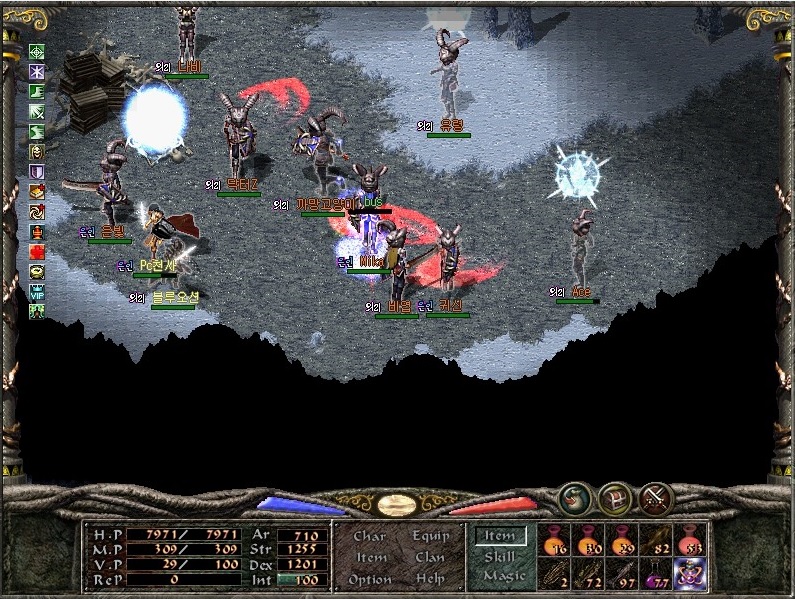Open the Option menu
Image resolution: width=795 pixels, height=599 pixels.
(369, 579)
